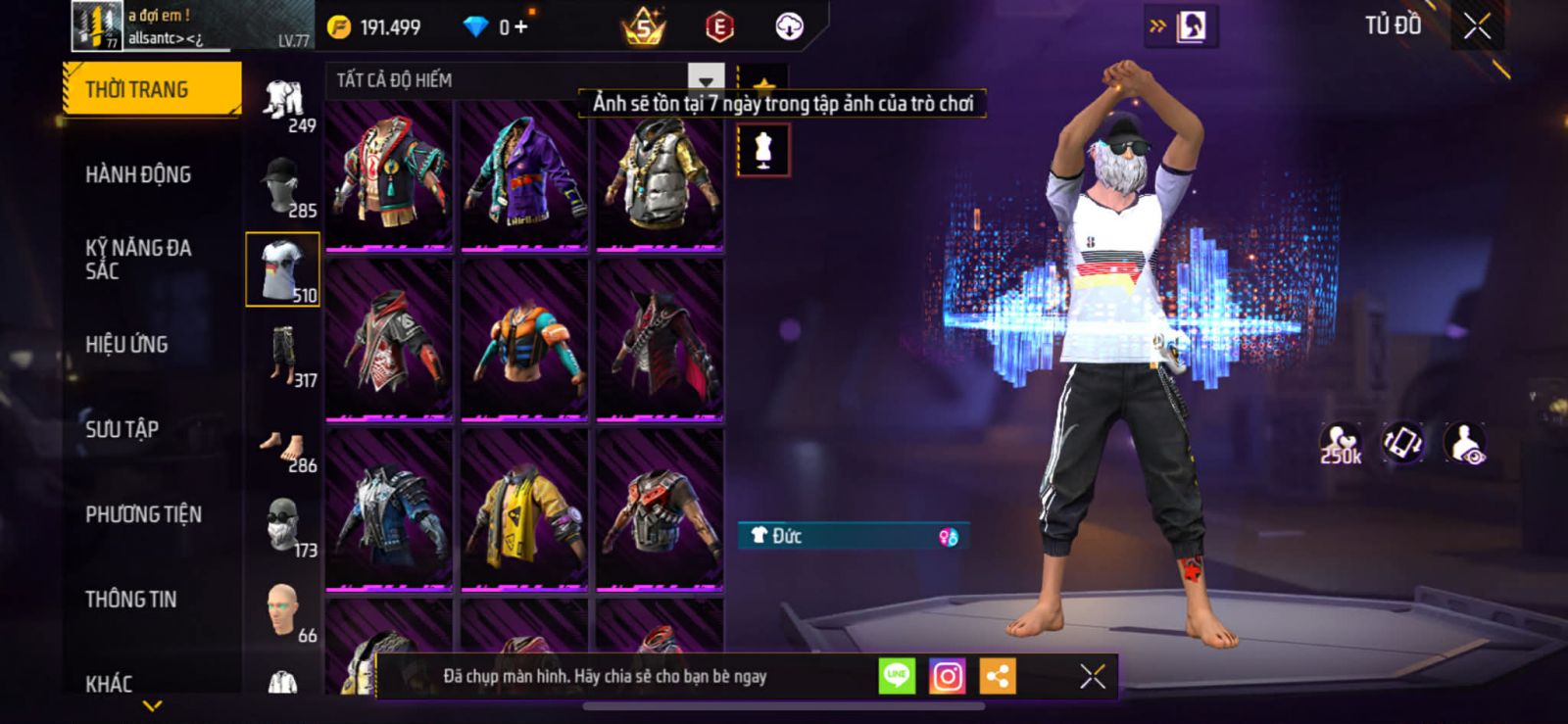This screenshot has width=1568, height=724.
Task: Show the Thông Tin tab
Action: pyautogui.click(x=130, y=600)
